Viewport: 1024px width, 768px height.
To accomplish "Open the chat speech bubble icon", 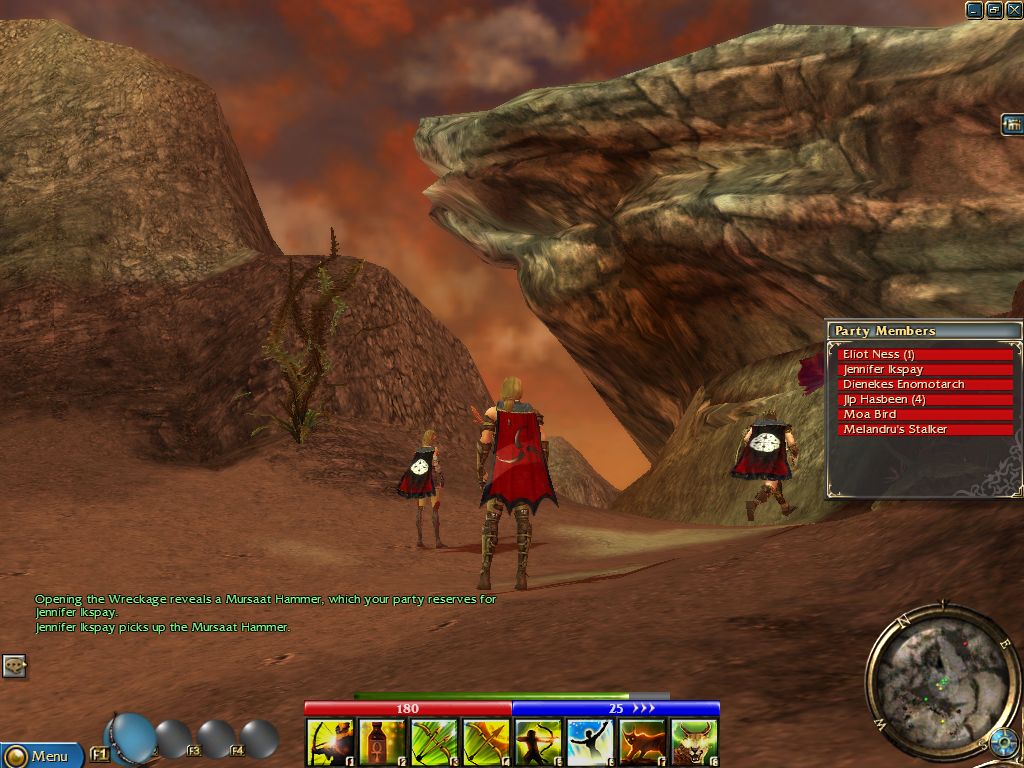I will [14, 666].
